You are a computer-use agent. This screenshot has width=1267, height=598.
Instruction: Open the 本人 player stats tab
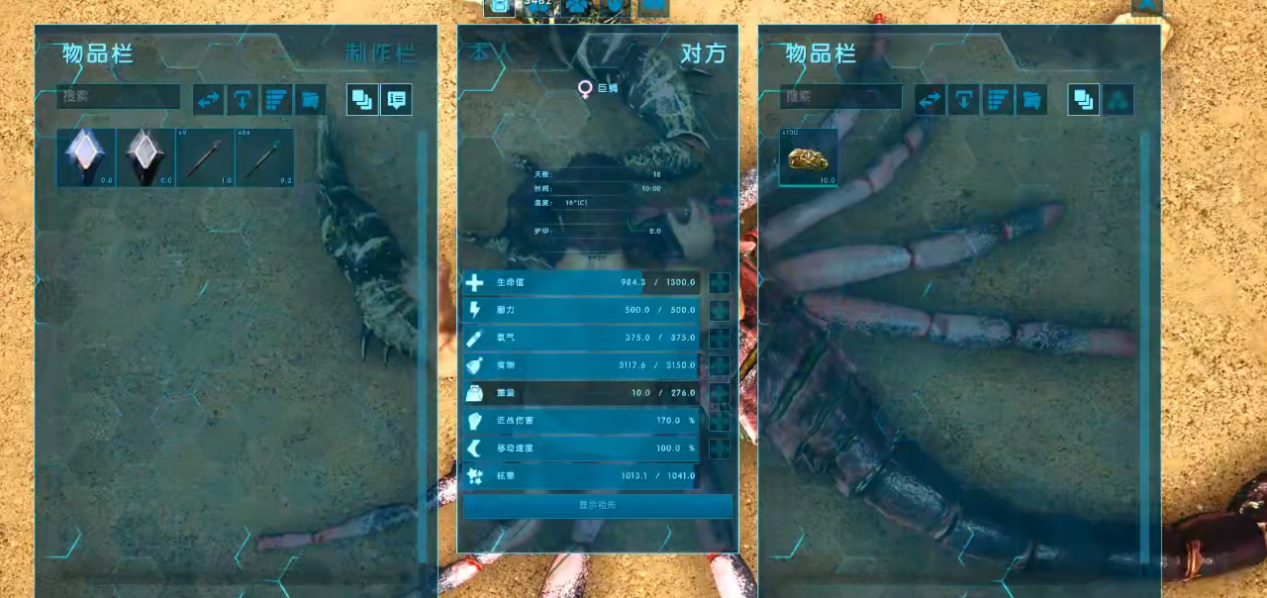point(492,53)
